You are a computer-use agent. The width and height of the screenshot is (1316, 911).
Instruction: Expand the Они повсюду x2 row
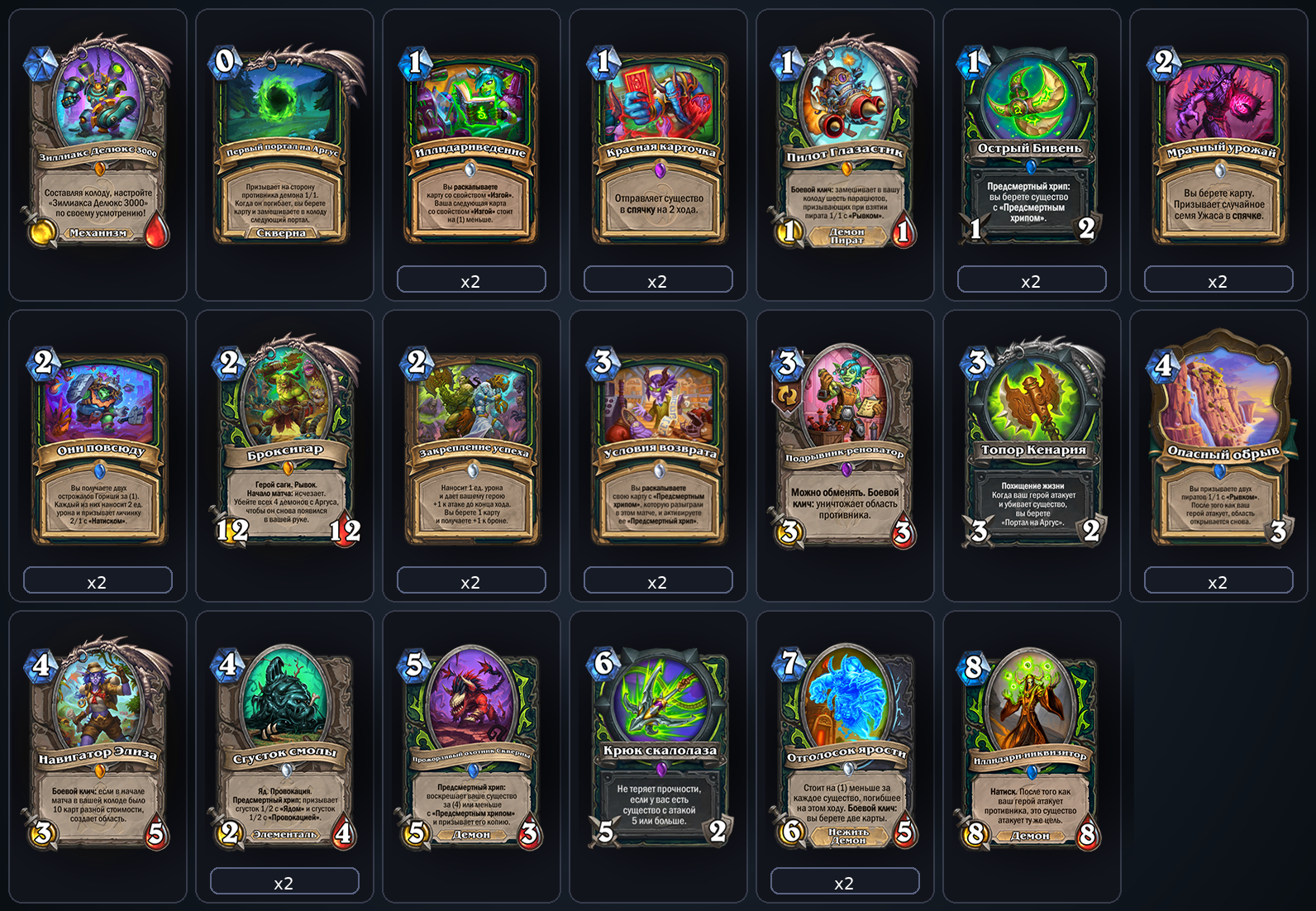(98, 581)
